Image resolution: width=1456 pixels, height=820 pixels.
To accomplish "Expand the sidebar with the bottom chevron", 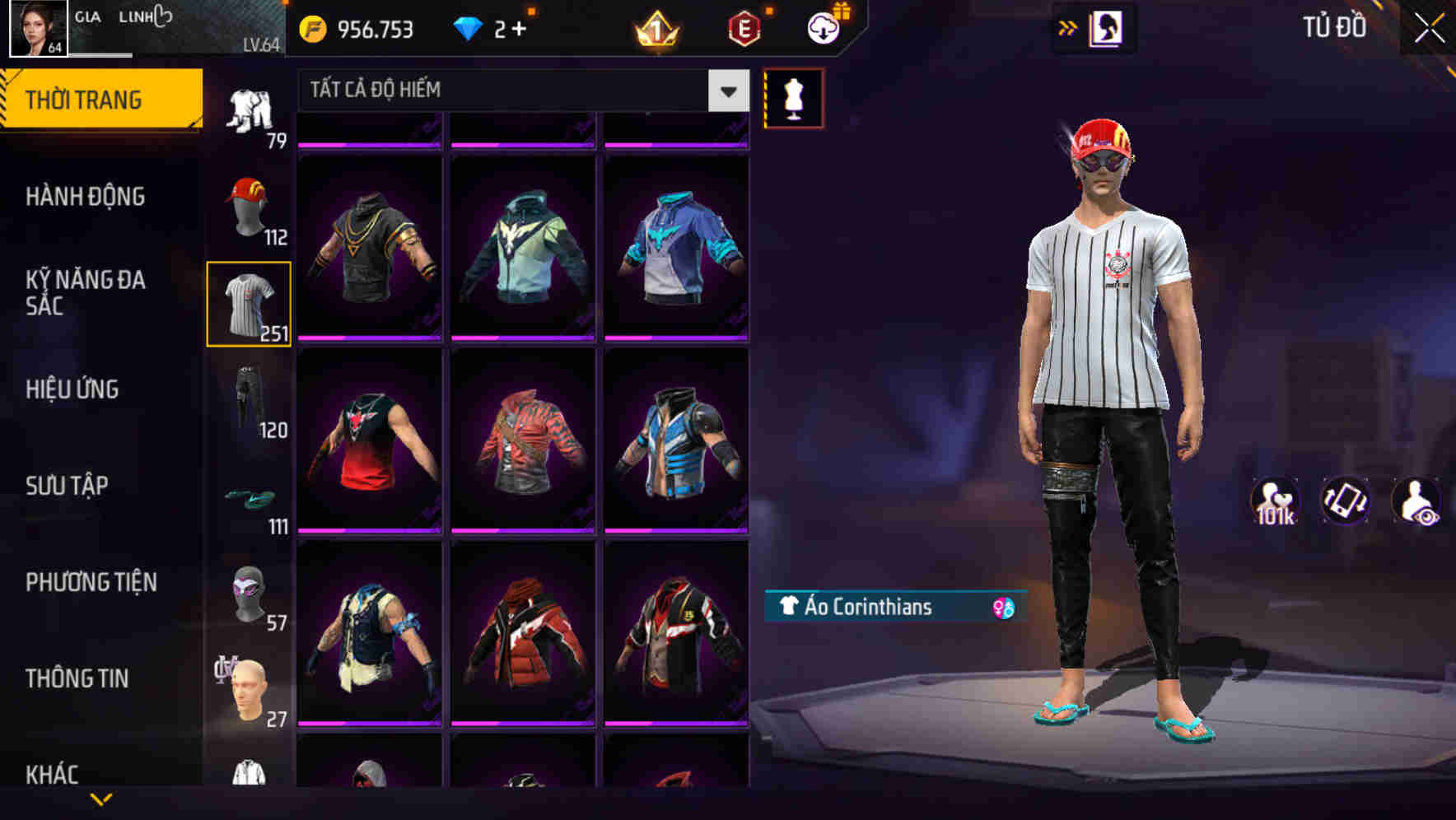I will point(101,799).
